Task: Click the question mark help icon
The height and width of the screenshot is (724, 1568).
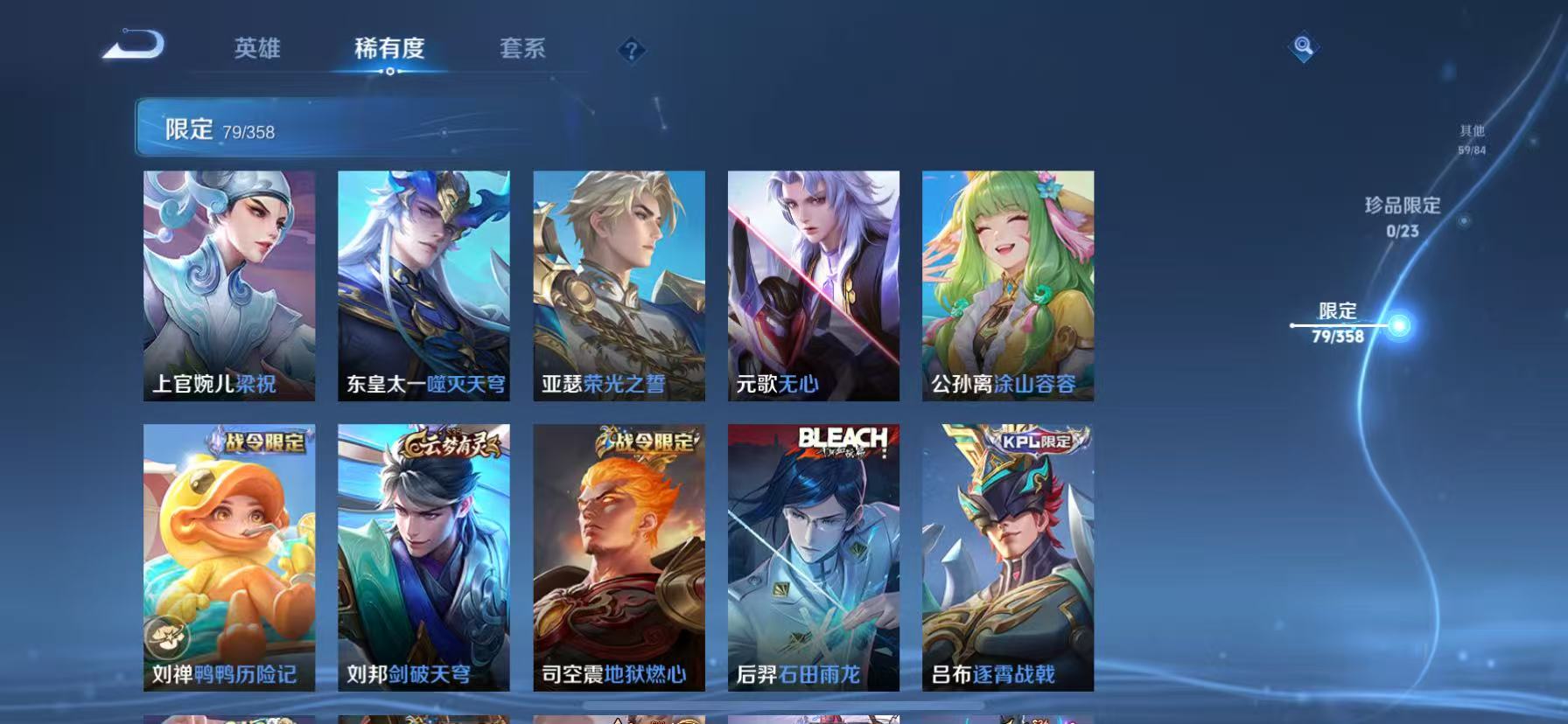Action: (630, 50)
